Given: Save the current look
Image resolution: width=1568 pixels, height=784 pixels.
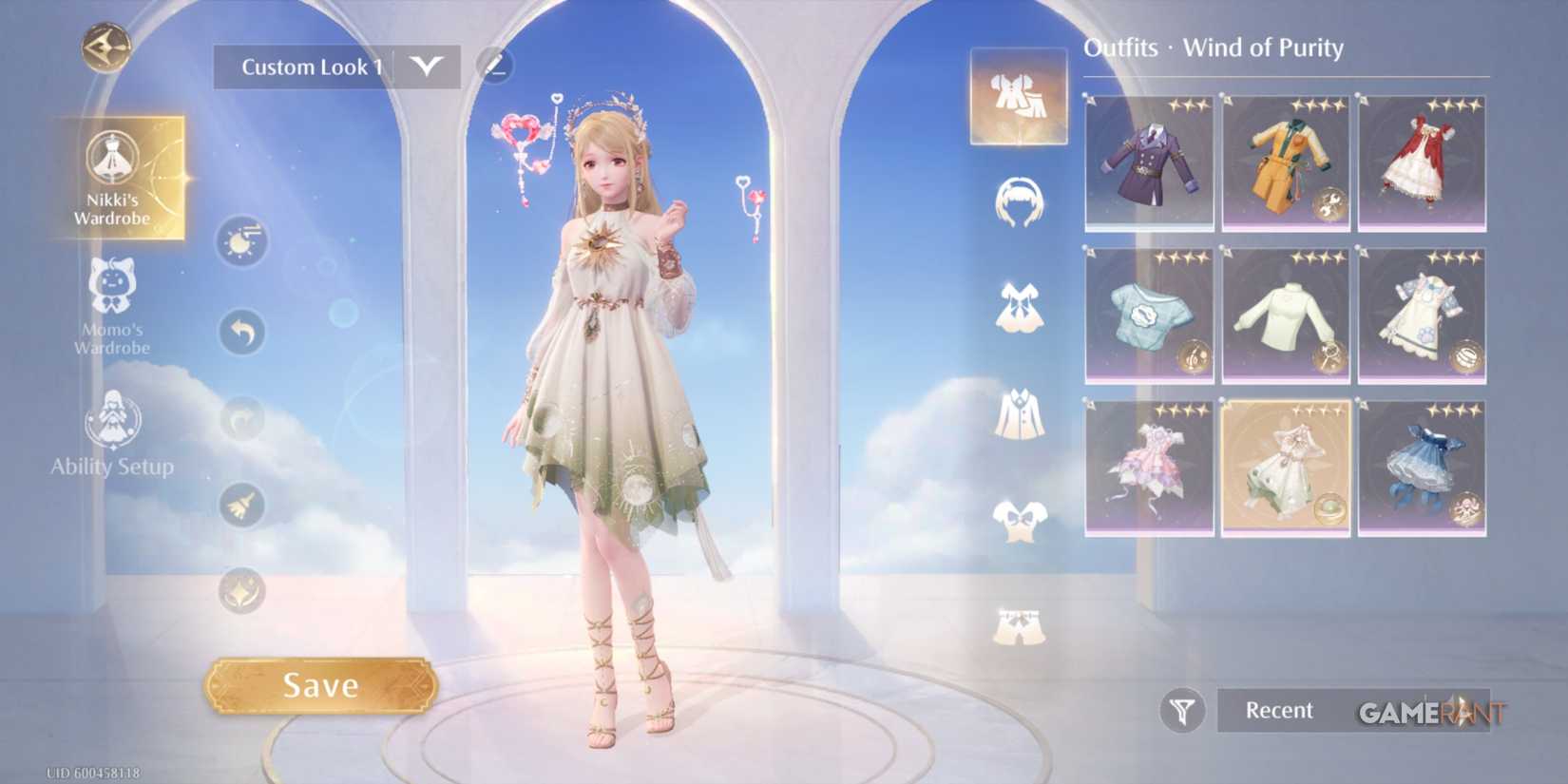Looking at the screenshot, I should click(x=321, y=685).
